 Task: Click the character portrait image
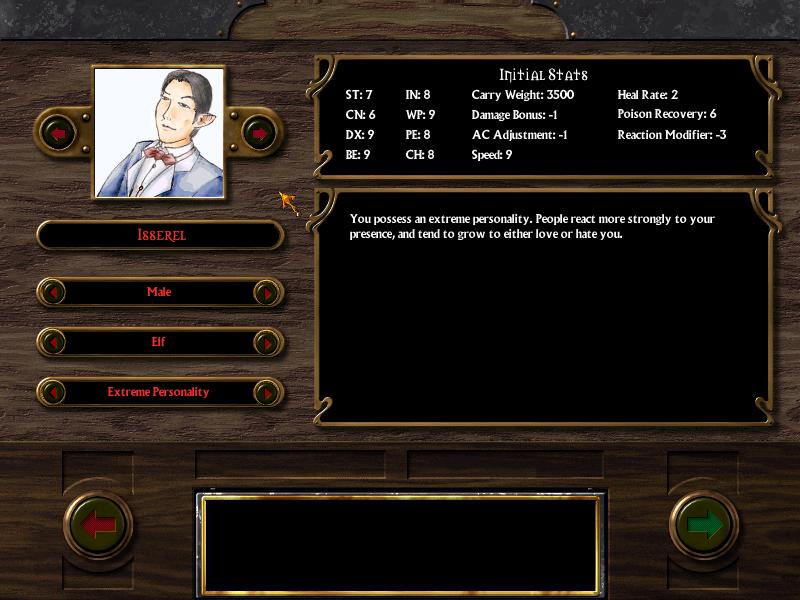(x=158, y=132)
